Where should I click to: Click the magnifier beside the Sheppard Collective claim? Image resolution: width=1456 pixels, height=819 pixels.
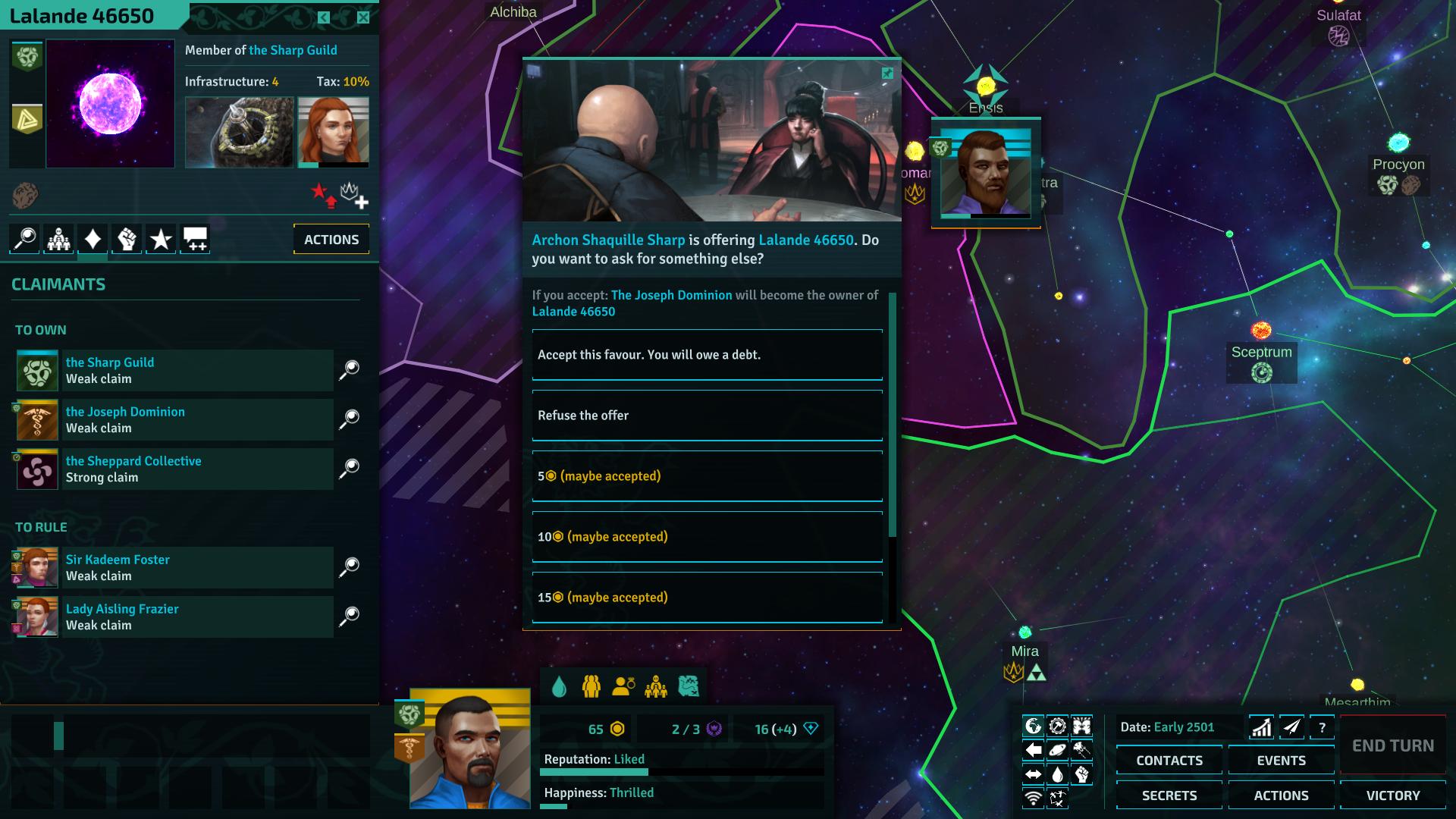point(350,468)
